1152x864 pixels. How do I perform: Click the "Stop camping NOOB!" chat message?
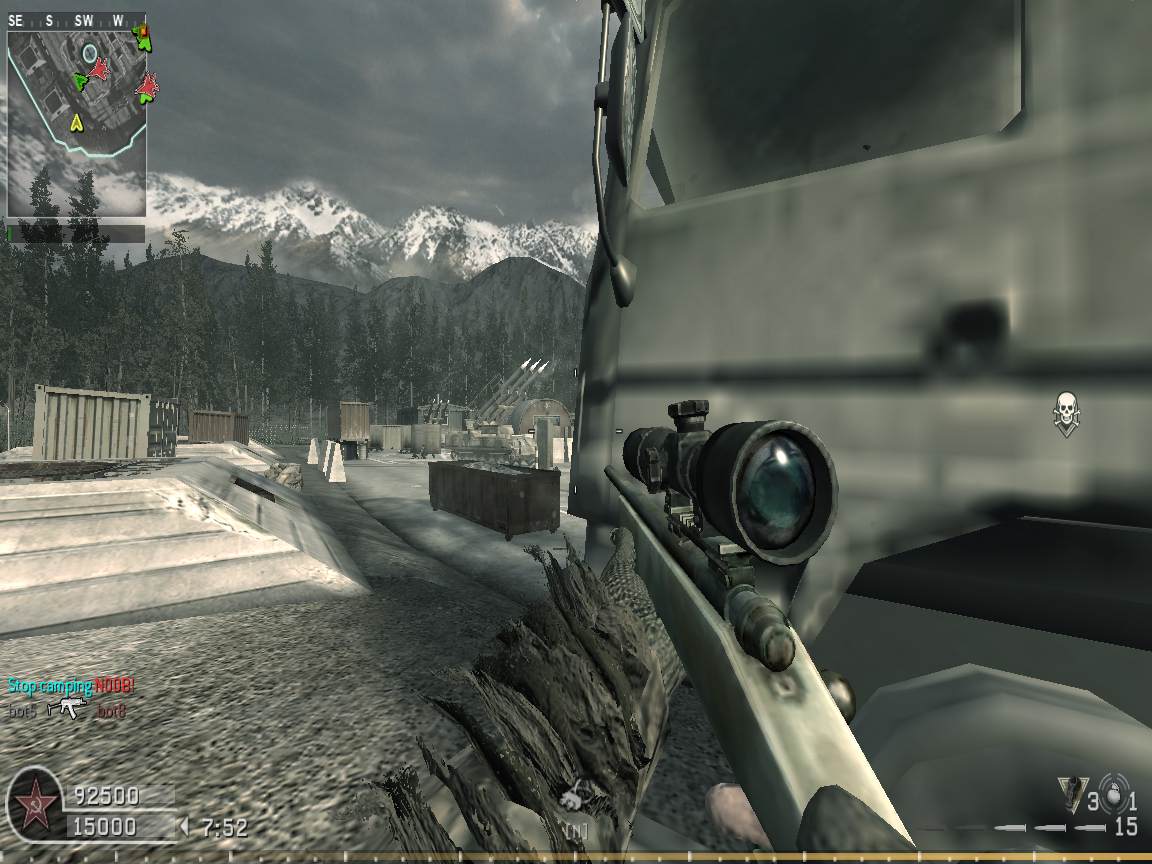pyautogui.click(x=71, y=686)
